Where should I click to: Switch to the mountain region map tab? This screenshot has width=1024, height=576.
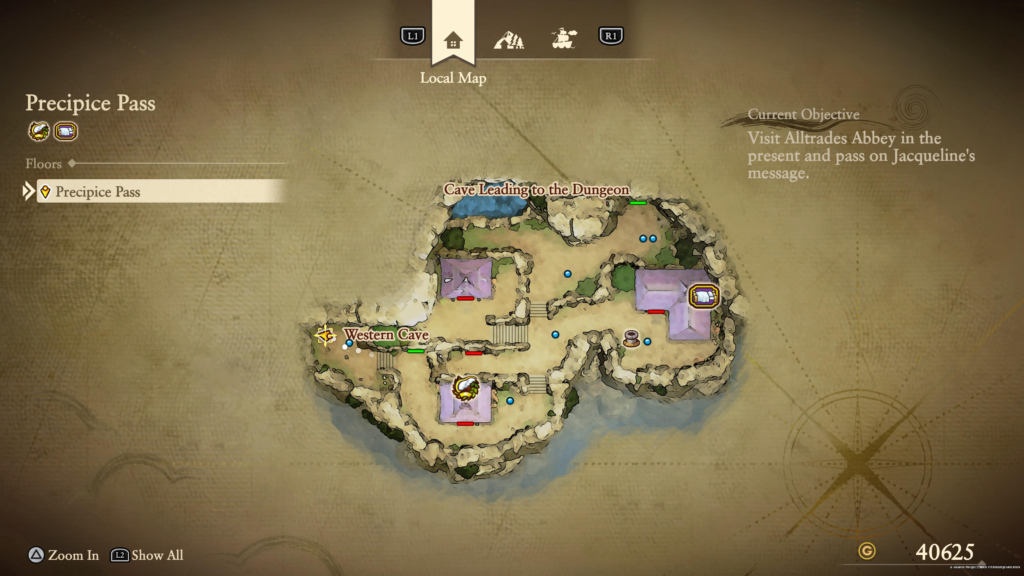pos(509,40)
